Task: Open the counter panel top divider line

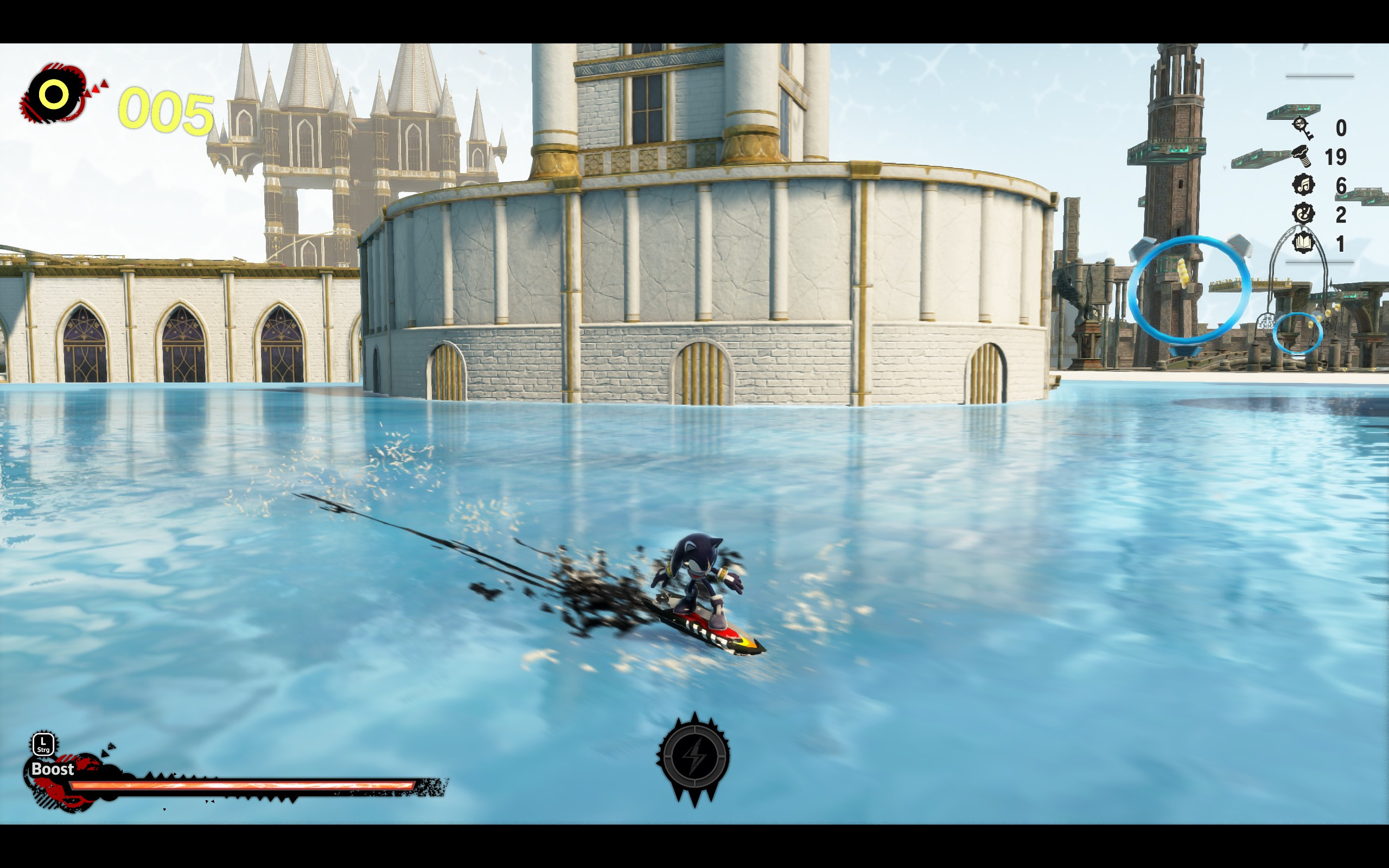Action: pyautogui.click(x=1320, y=76)
